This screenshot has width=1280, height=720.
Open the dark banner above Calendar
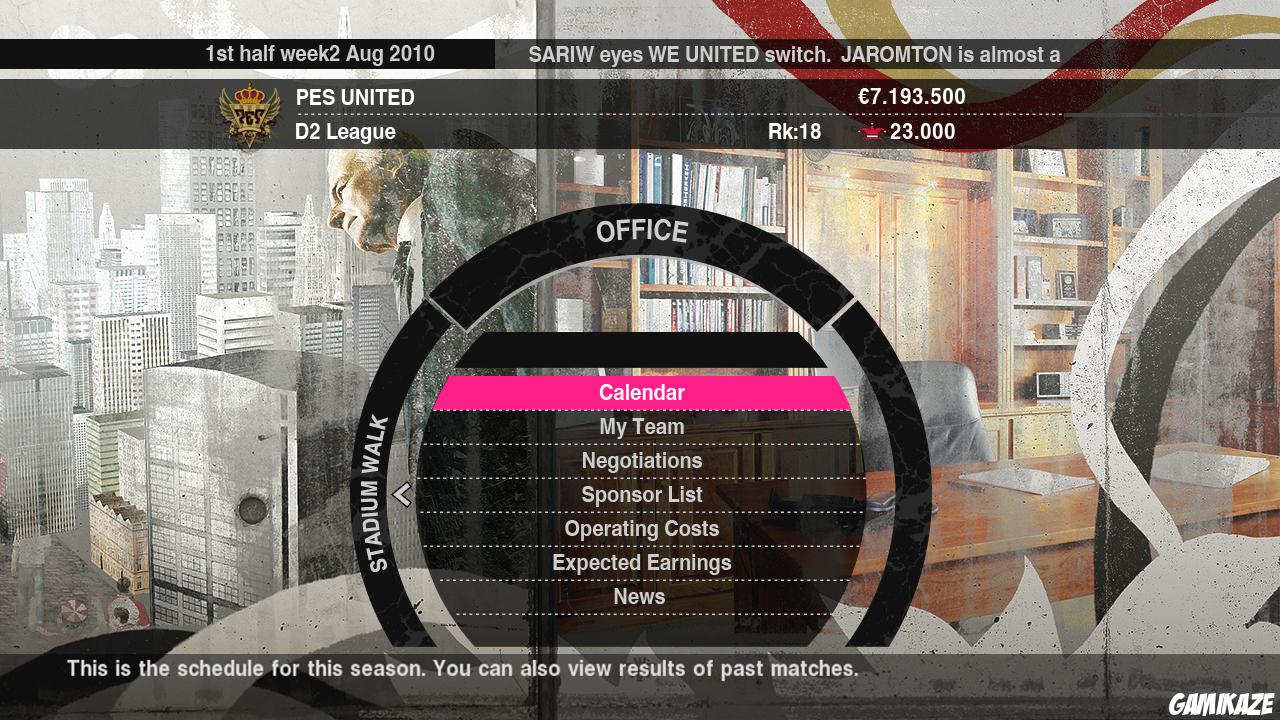[x=642, y=349]
